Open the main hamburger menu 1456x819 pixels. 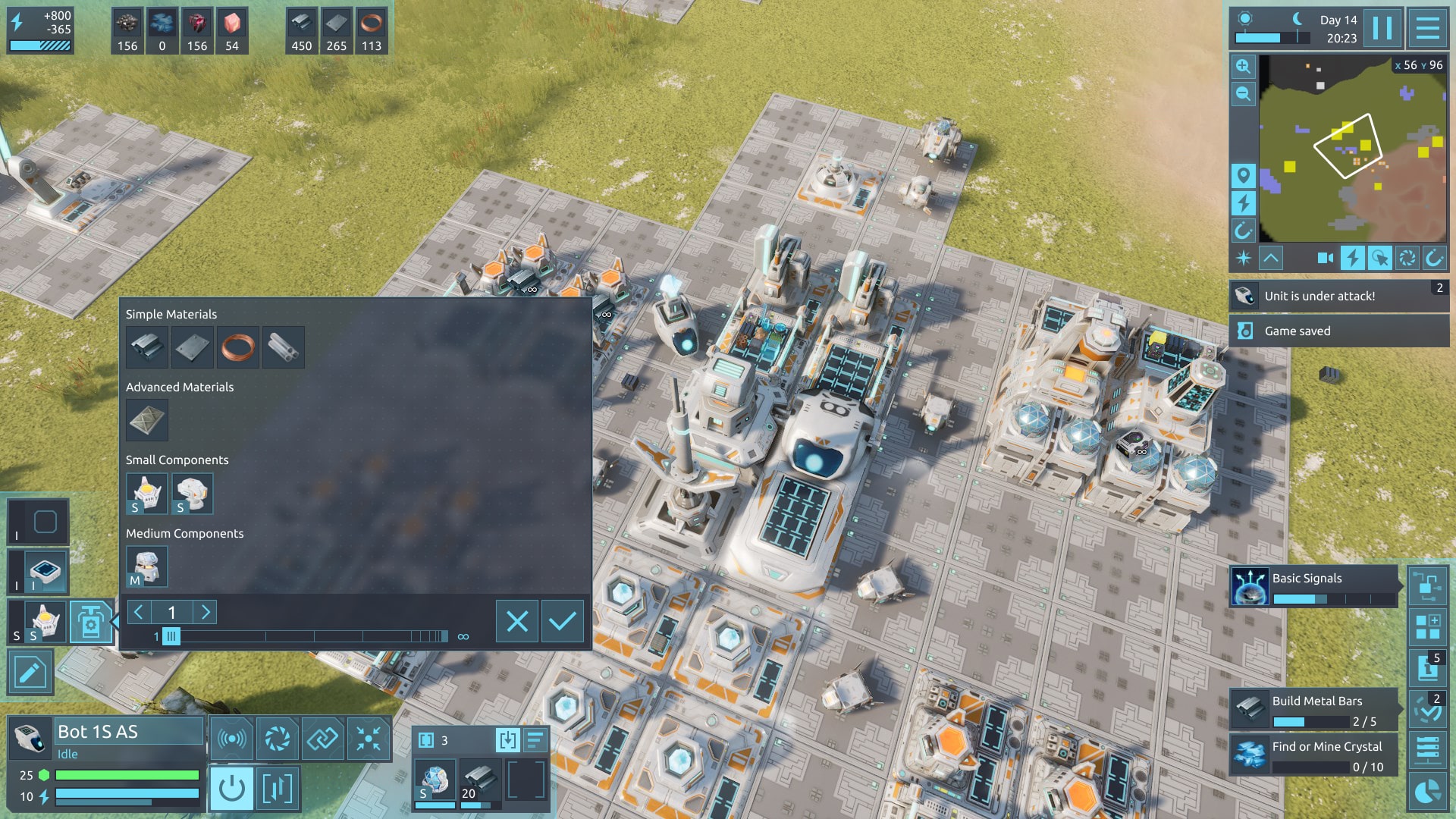(x=1428, y=29)
